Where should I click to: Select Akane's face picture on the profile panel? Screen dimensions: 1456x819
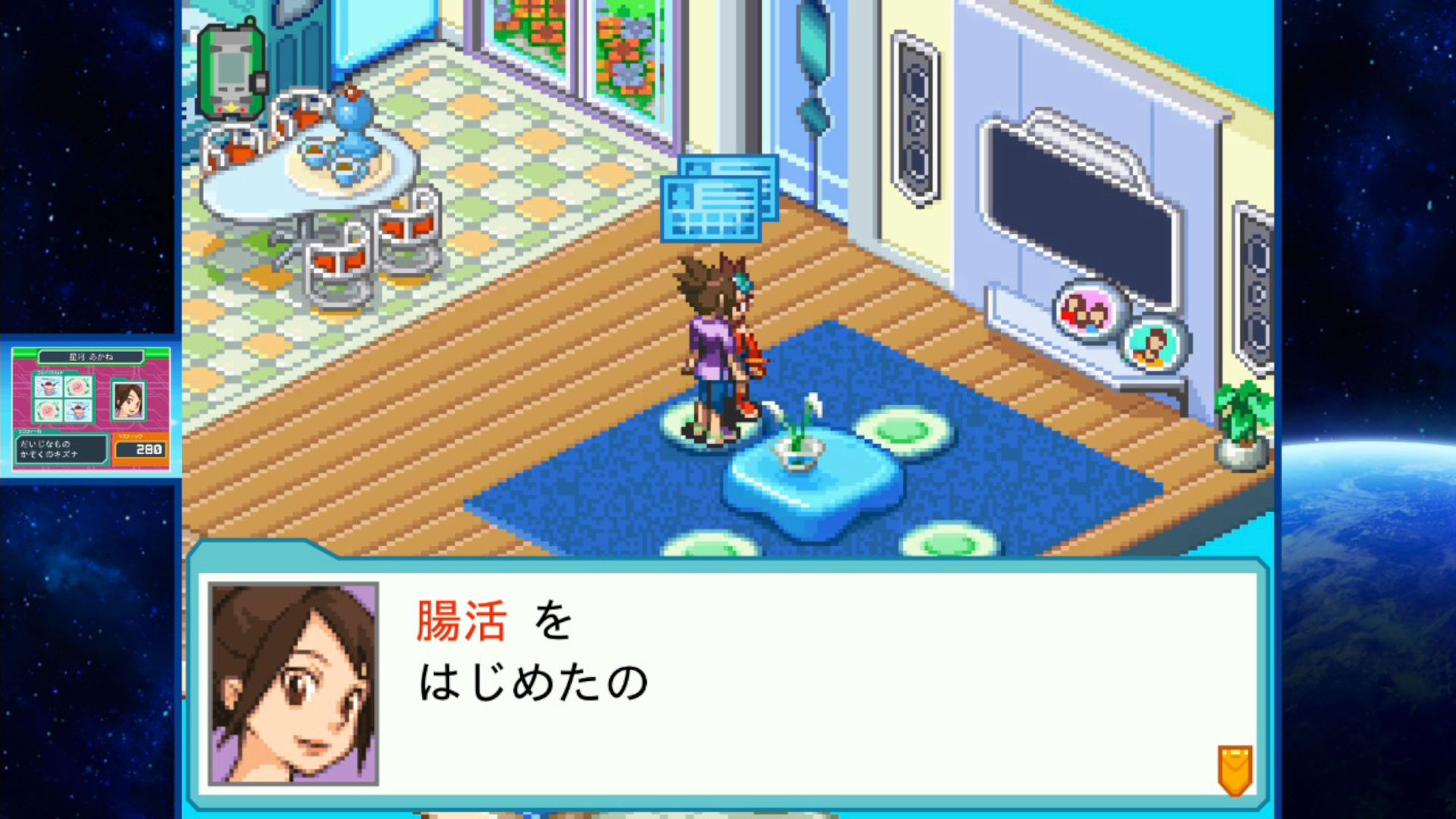point(129,400)
